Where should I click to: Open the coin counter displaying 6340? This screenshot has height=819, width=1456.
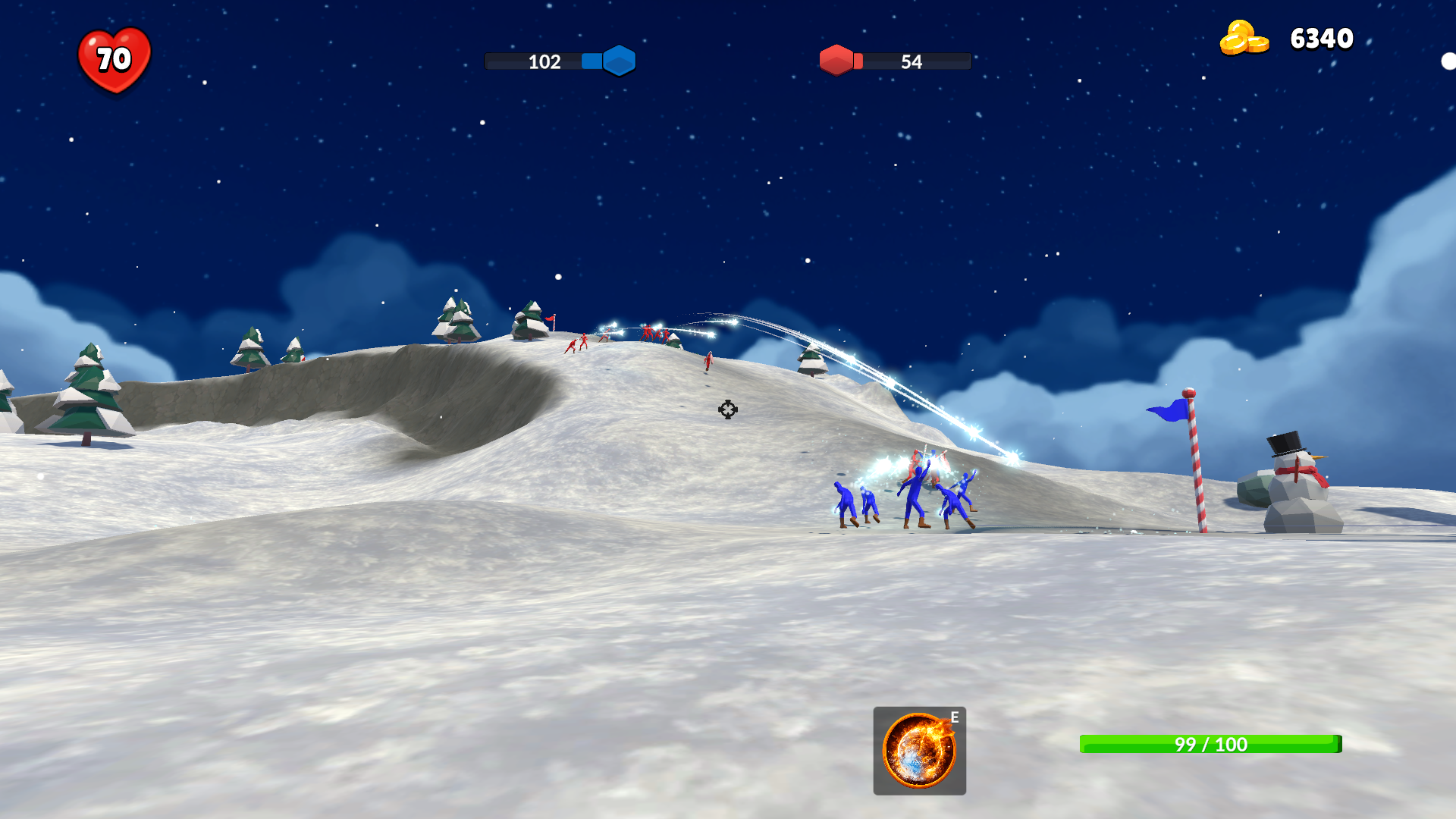click(1321, 38)
